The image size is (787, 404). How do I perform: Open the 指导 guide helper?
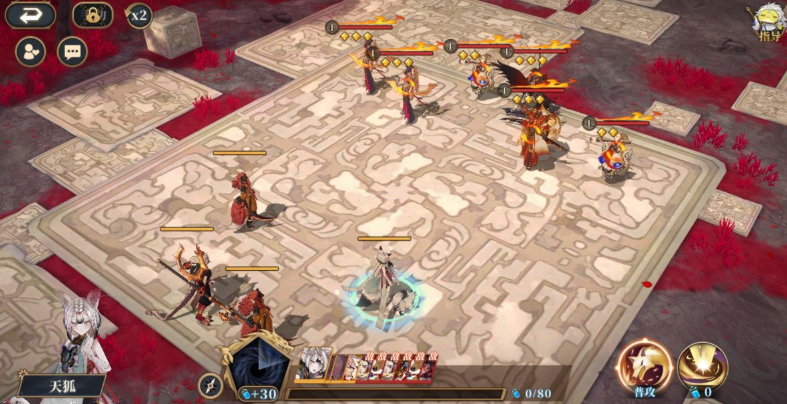(x=768, y=22)
